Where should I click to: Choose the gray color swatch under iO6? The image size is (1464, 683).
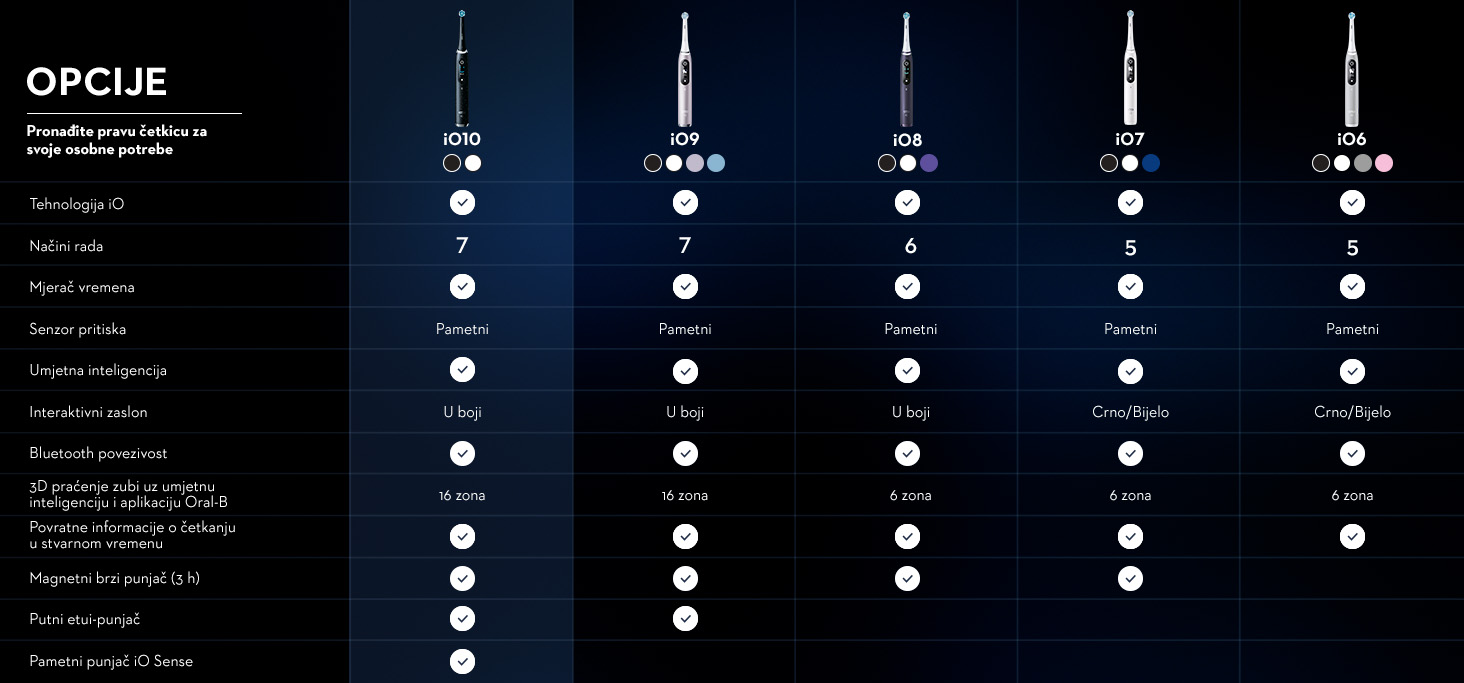tap(1363, 163)
